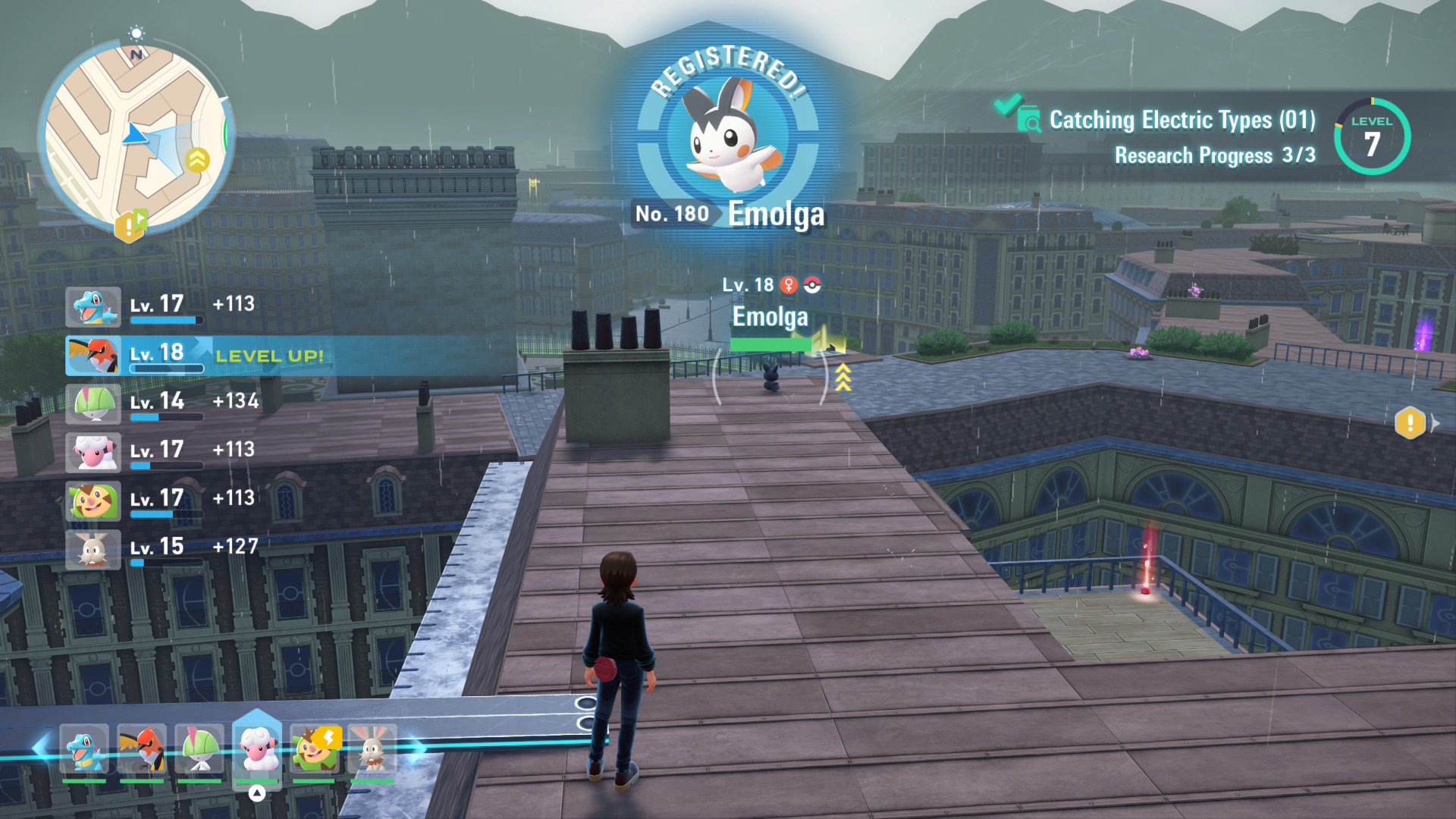The height and width of the screenshot is (819, 1456).
Task: Click the right arrow of party bar
Action: [417, 748]
